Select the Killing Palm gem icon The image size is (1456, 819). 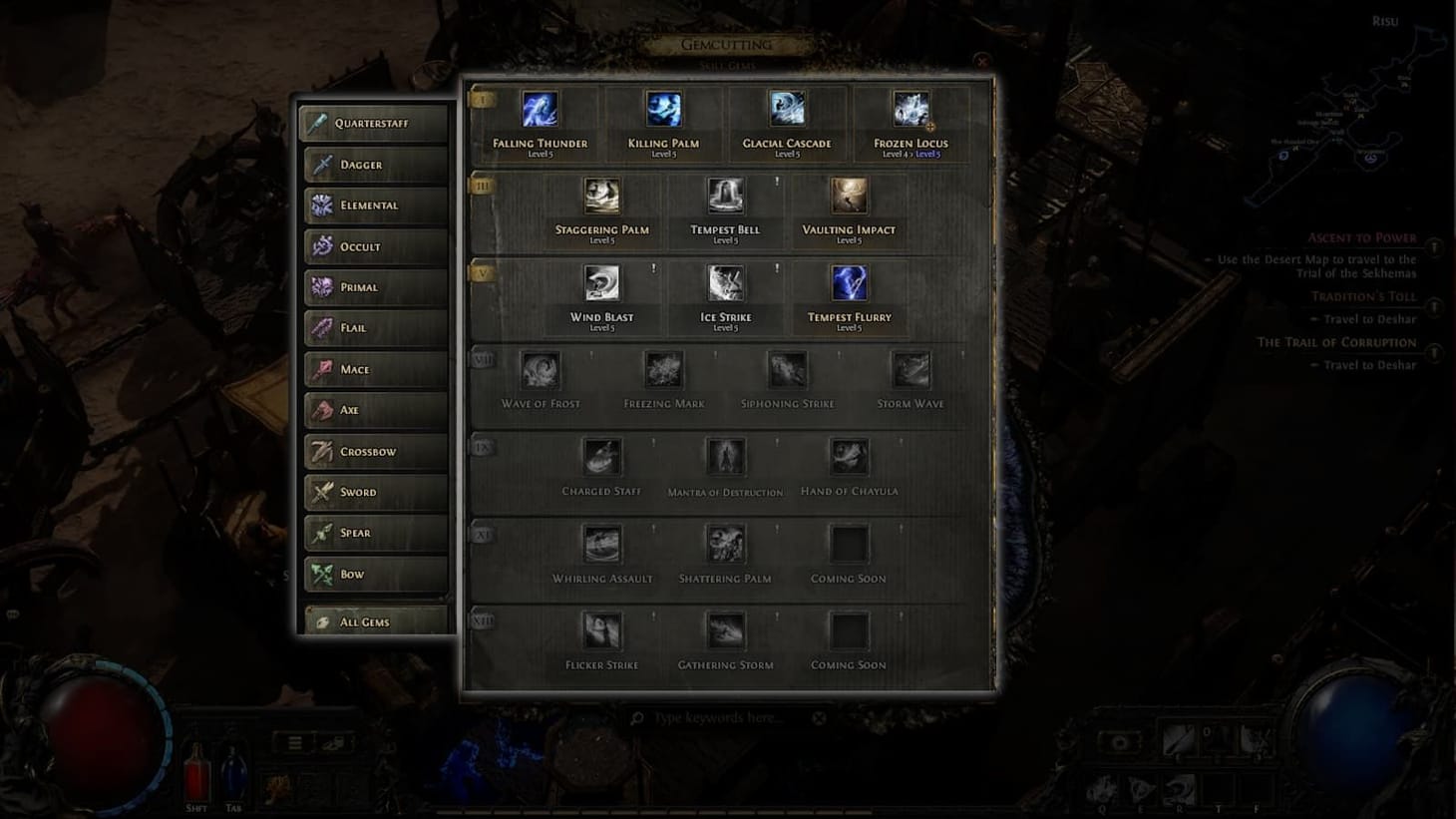662,110
